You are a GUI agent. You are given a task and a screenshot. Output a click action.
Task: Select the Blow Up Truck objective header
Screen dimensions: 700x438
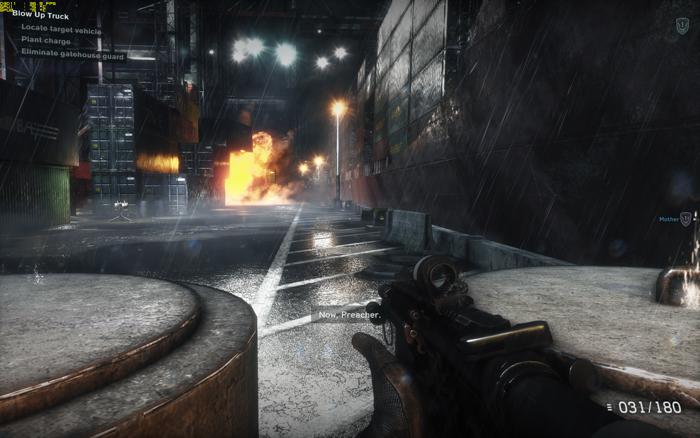(x=39, y=17)
